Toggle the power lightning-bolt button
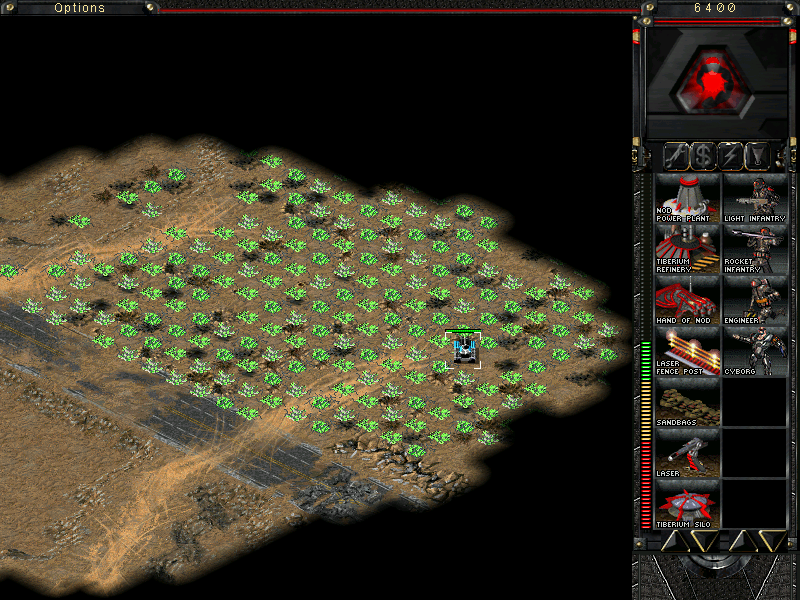 (x=732, y=155)
